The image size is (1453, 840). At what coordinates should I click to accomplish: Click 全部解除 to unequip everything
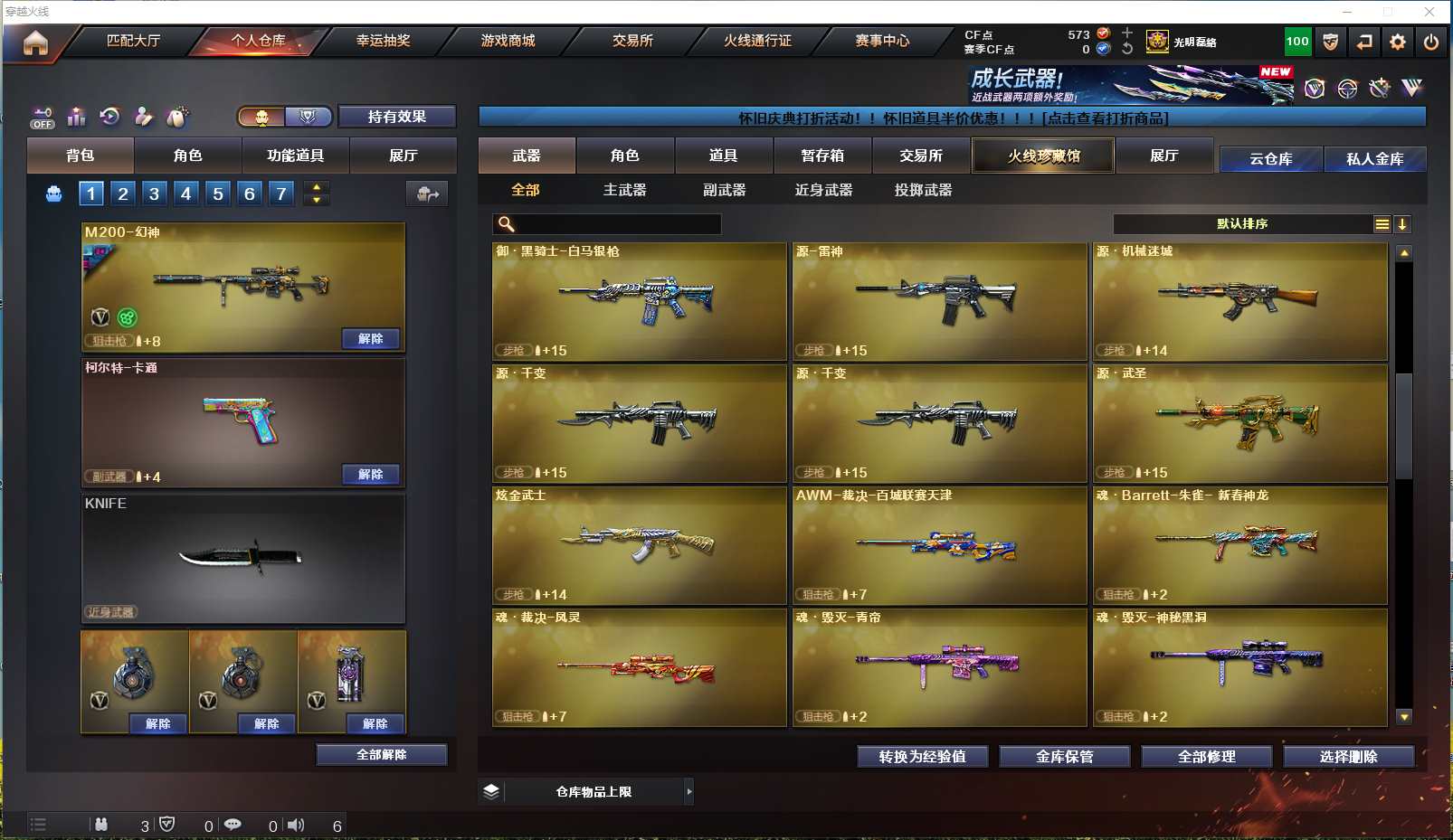click(381, 754)
